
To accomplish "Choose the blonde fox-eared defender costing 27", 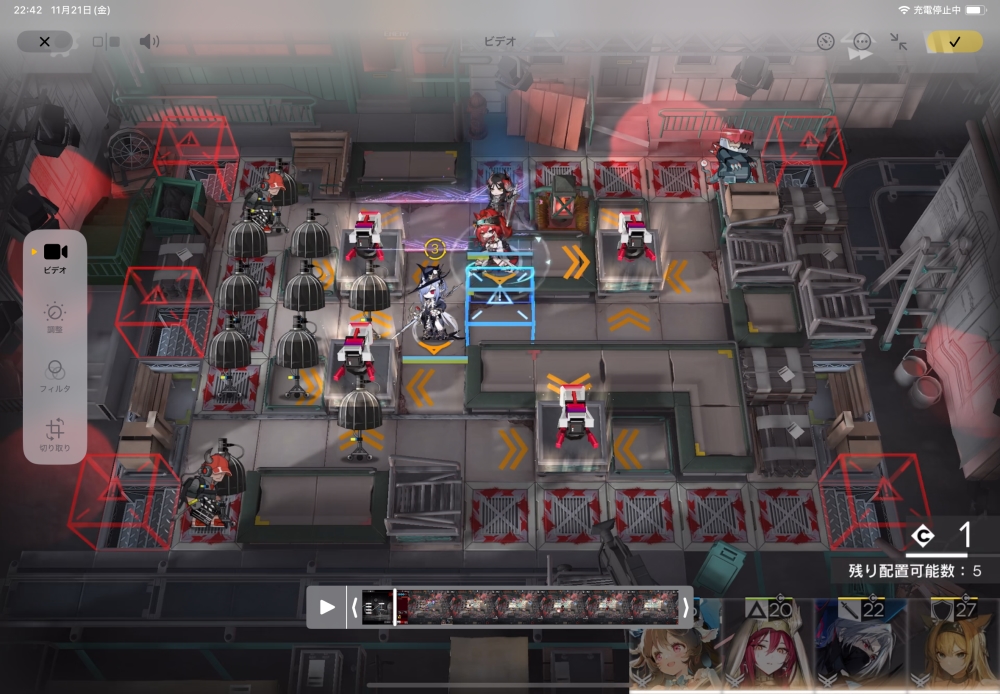I will coord(953,646).
